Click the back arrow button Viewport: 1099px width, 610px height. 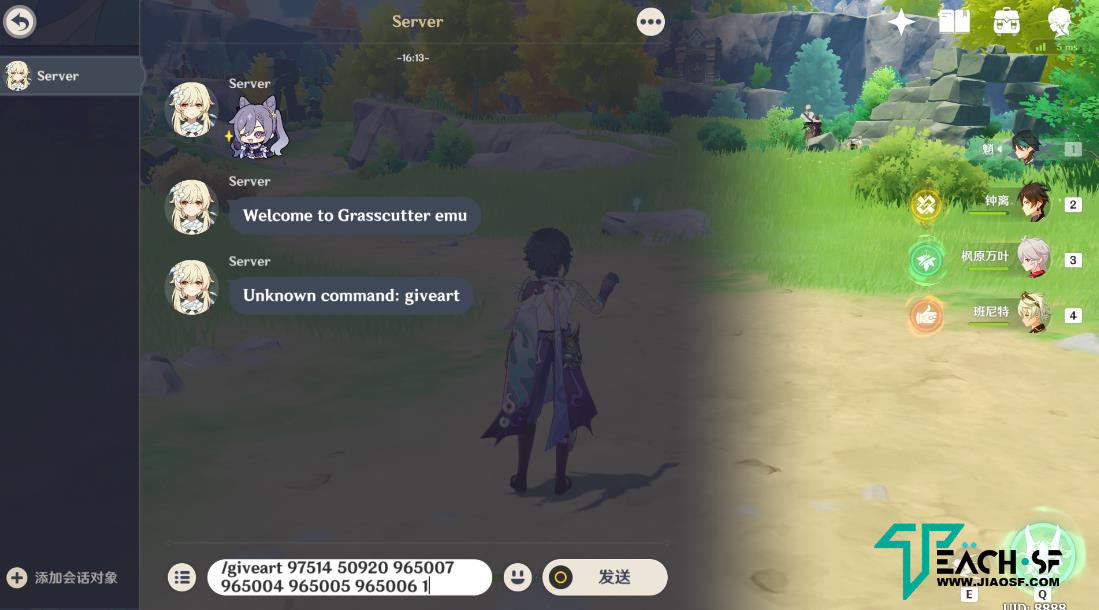point(20,21)
